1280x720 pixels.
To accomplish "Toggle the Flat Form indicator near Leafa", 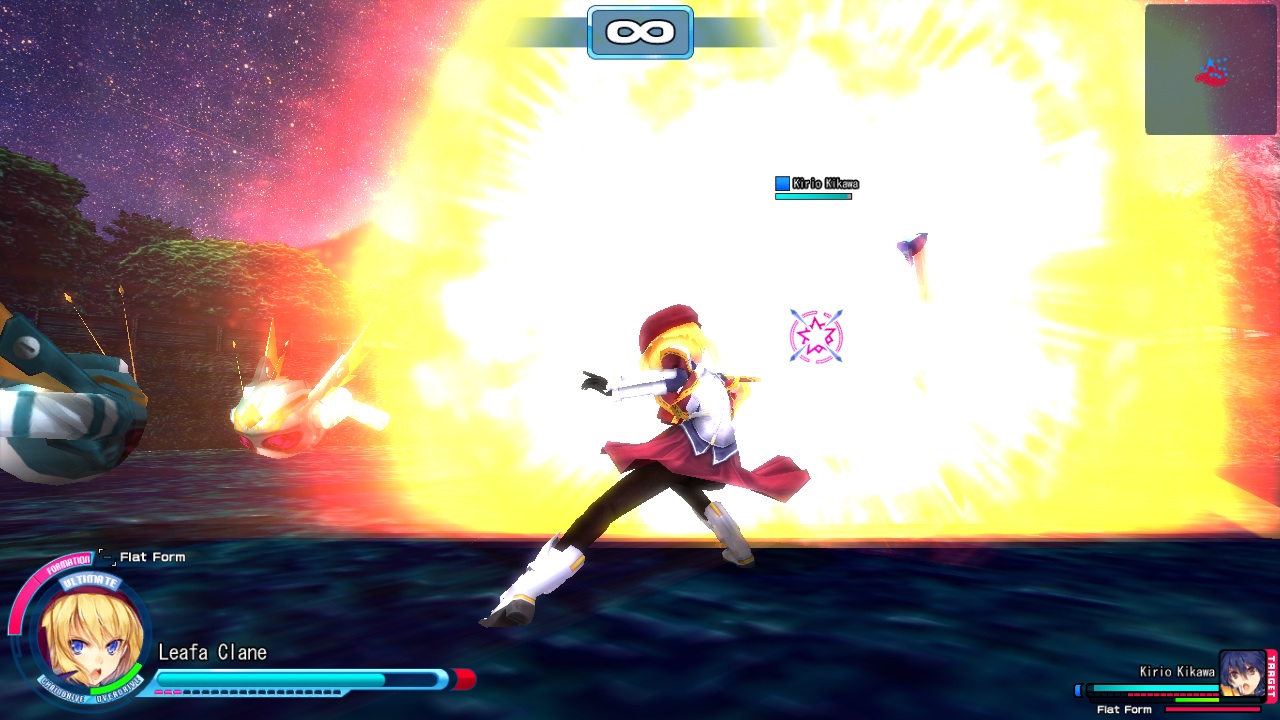I will click(x=152, y=557).
